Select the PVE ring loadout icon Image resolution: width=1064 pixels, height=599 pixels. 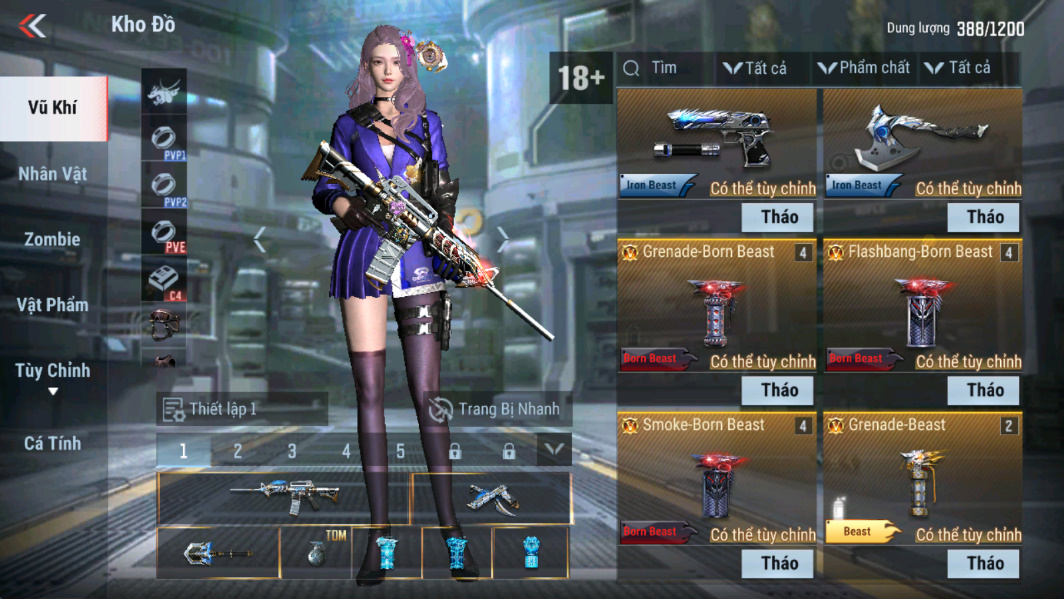pos(164,234)
